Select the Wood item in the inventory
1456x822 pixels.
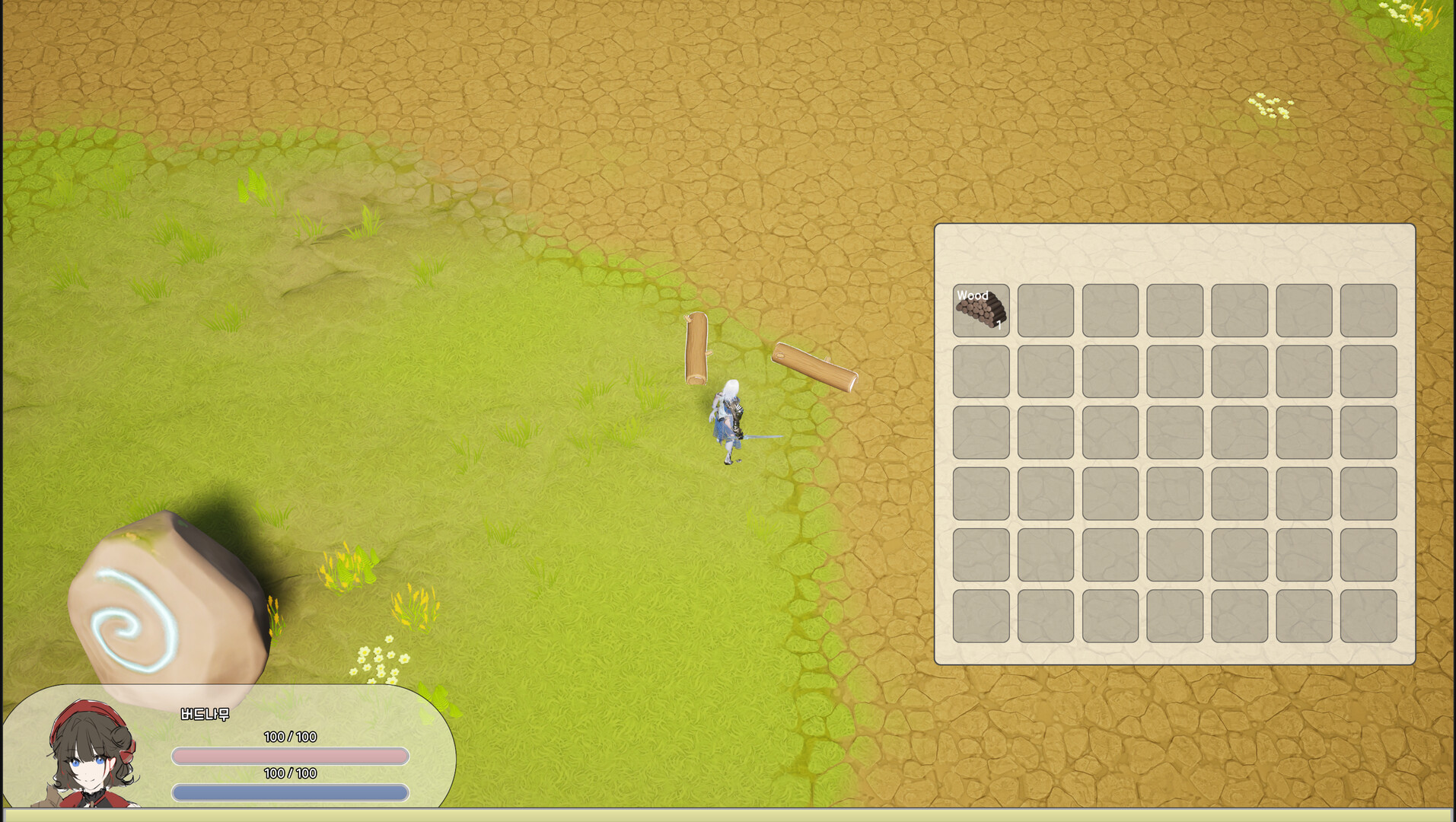980,308
